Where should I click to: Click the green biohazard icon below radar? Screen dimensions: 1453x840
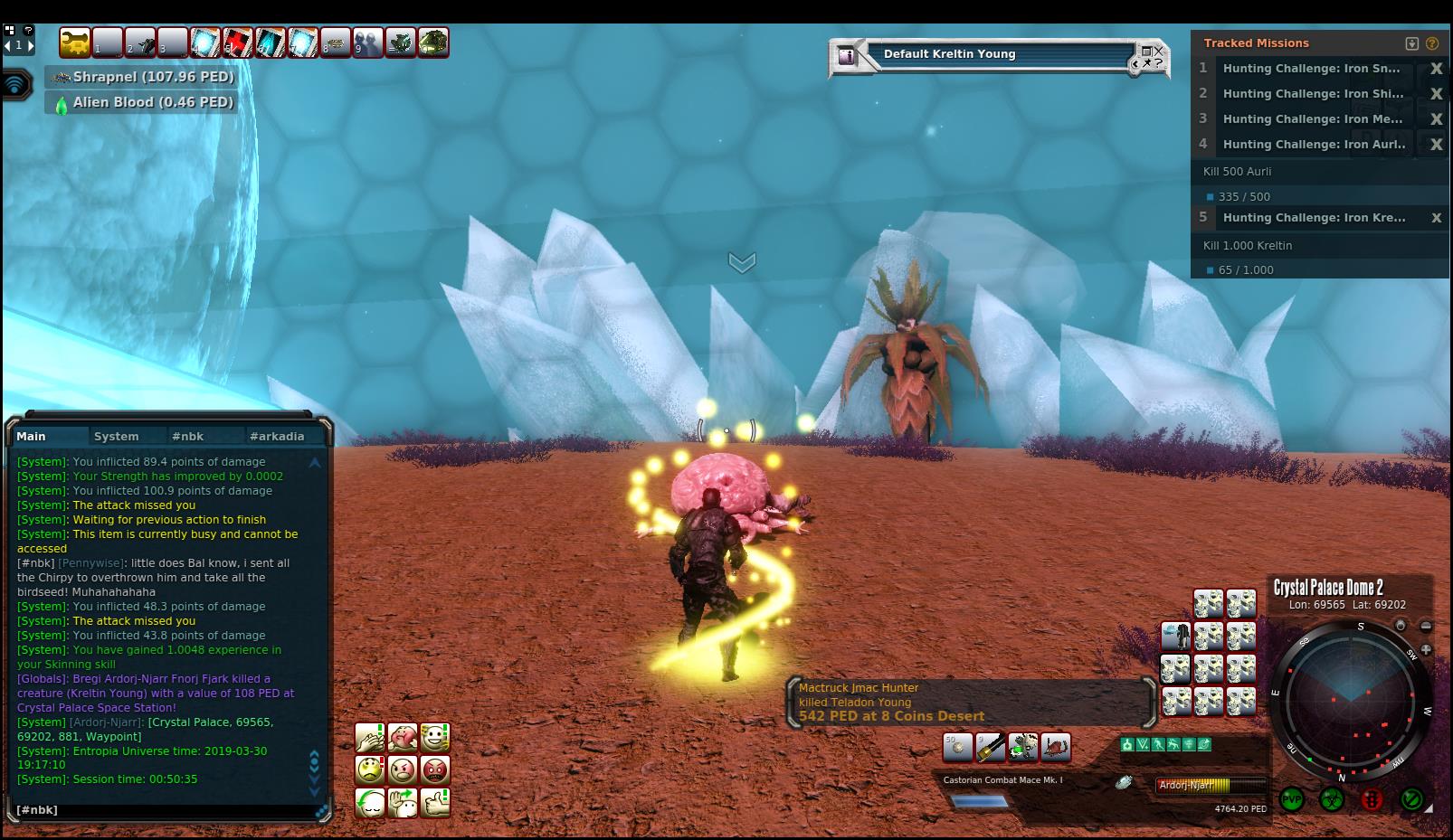(x=1331, y=799)
